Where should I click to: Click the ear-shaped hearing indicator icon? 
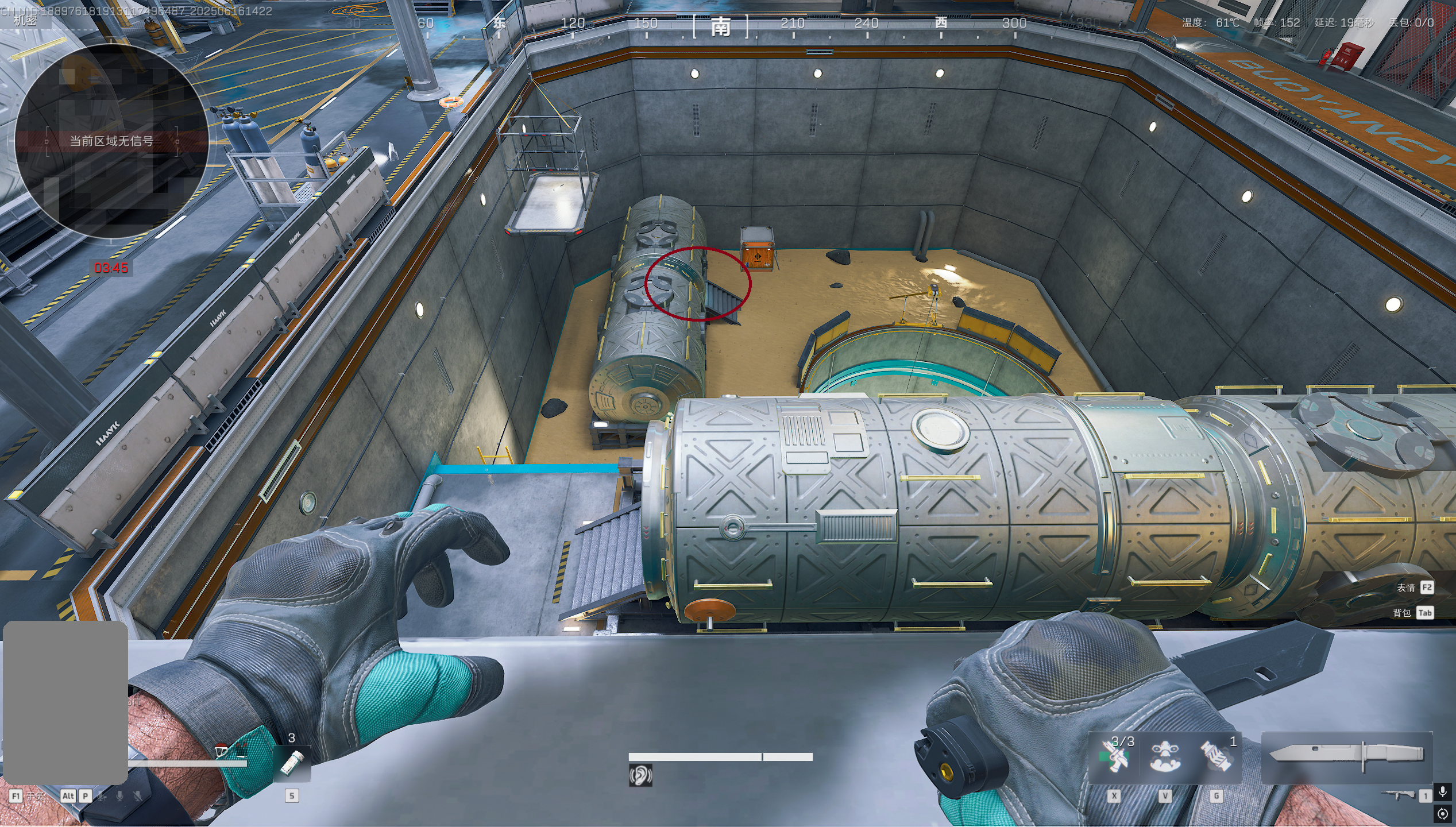(640, 775)
